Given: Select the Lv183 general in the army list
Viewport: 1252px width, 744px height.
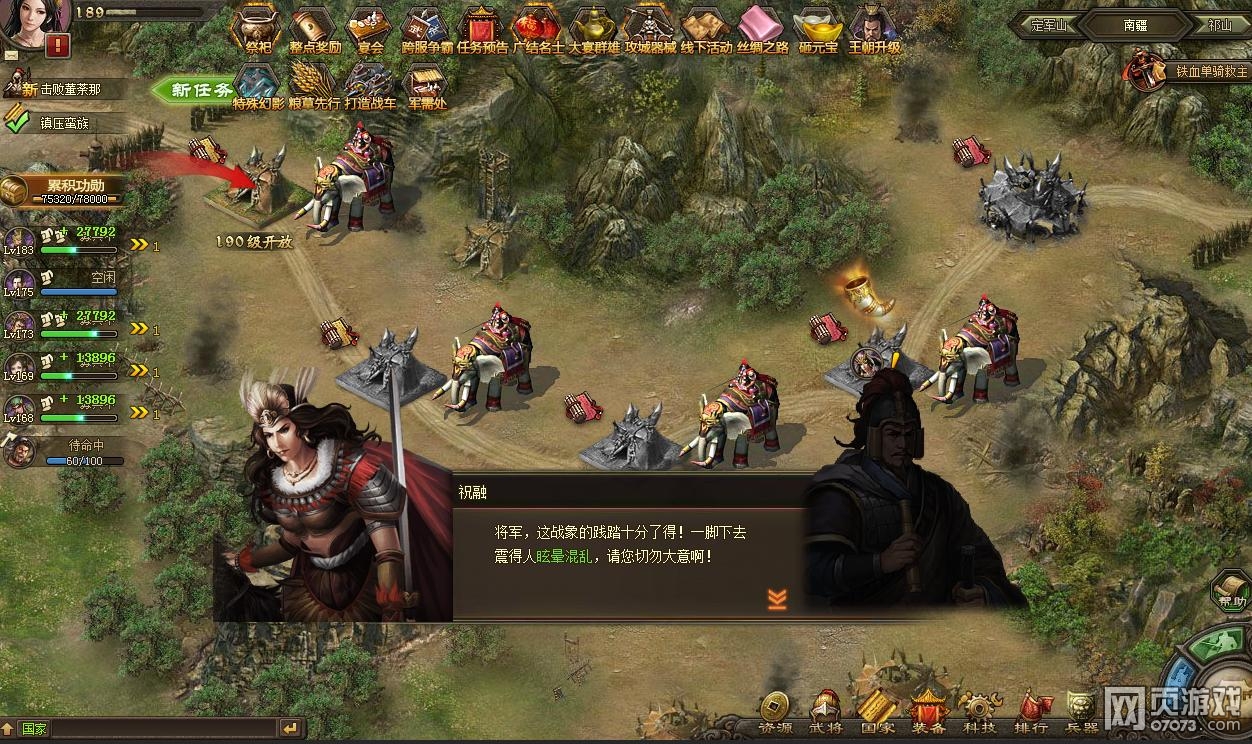Looking at the screenshot, I should tap(20, 240).
